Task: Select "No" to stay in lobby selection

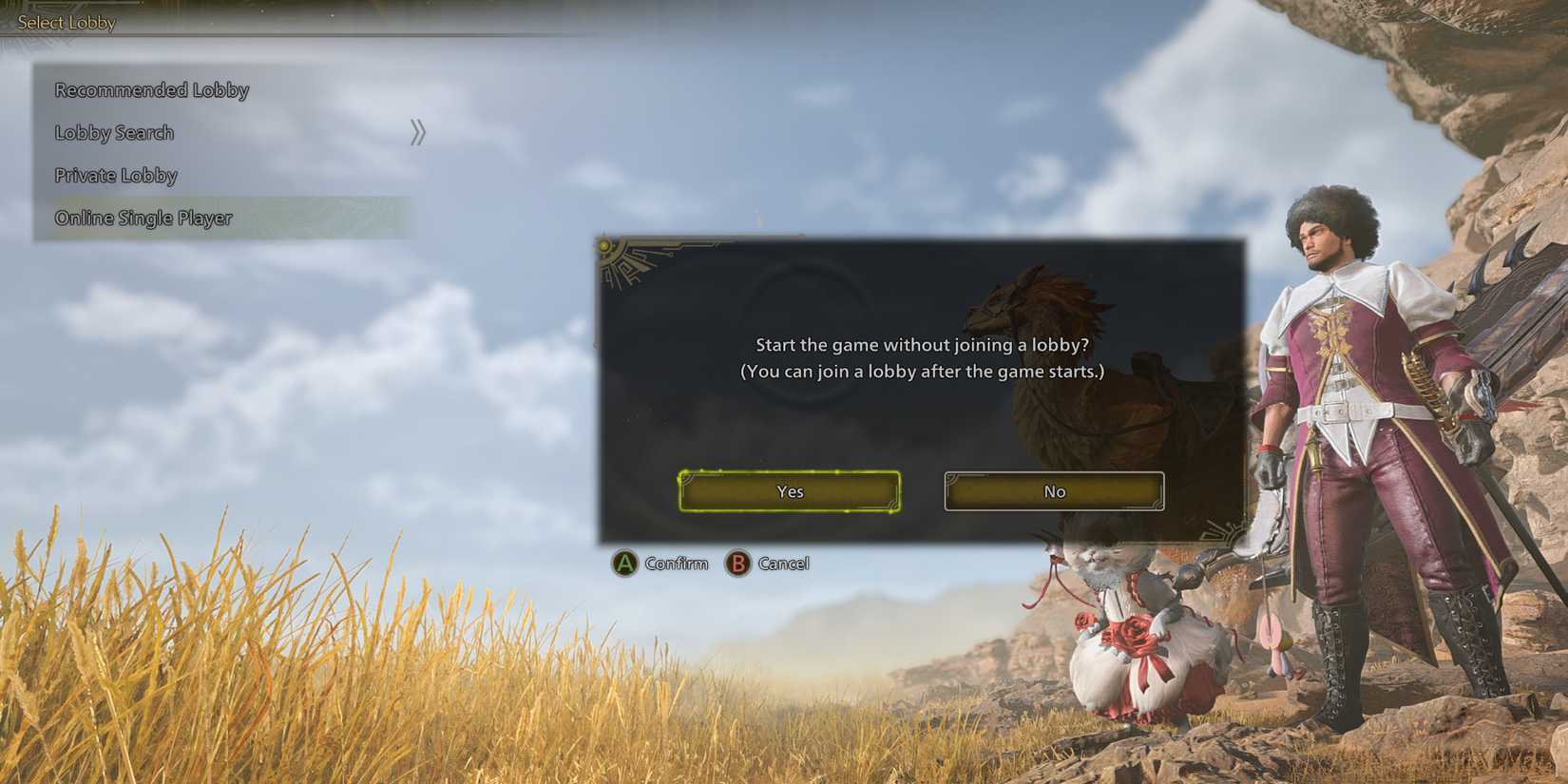Action: coord(1053,491)
